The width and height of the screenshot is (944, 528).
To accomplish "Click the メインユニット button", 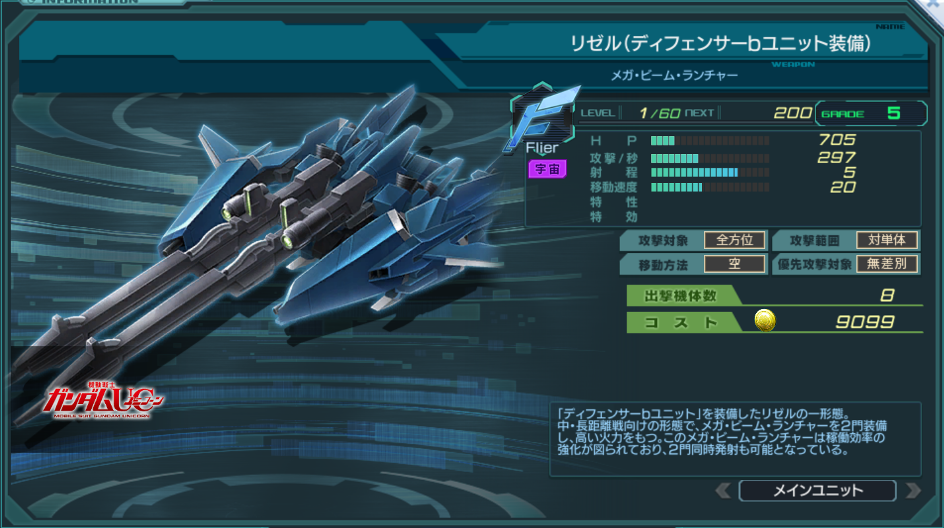I will pos(817,490).
